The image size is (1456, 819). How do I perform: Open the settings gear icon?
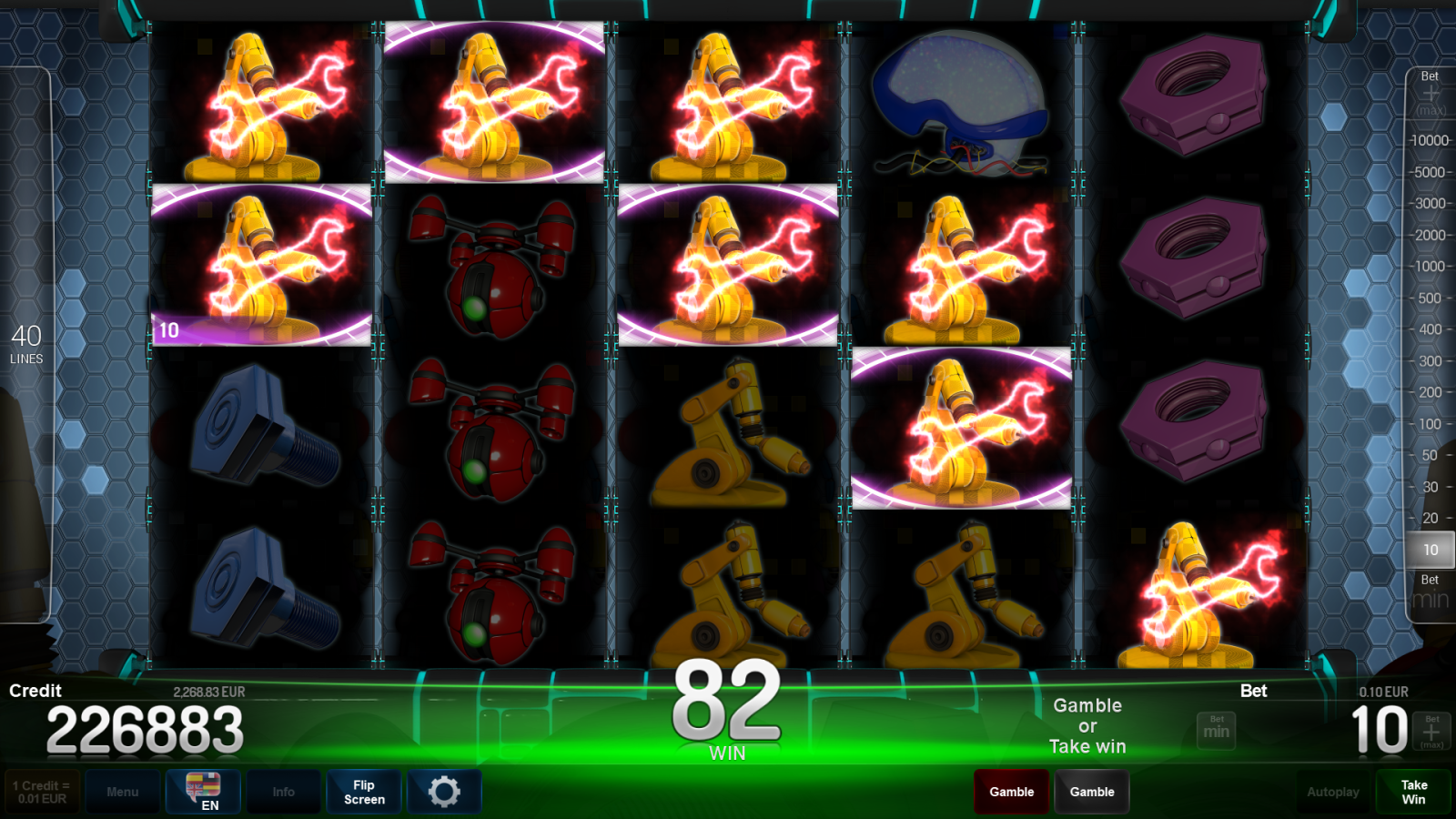pyautogui.click(x=444, y=791)
